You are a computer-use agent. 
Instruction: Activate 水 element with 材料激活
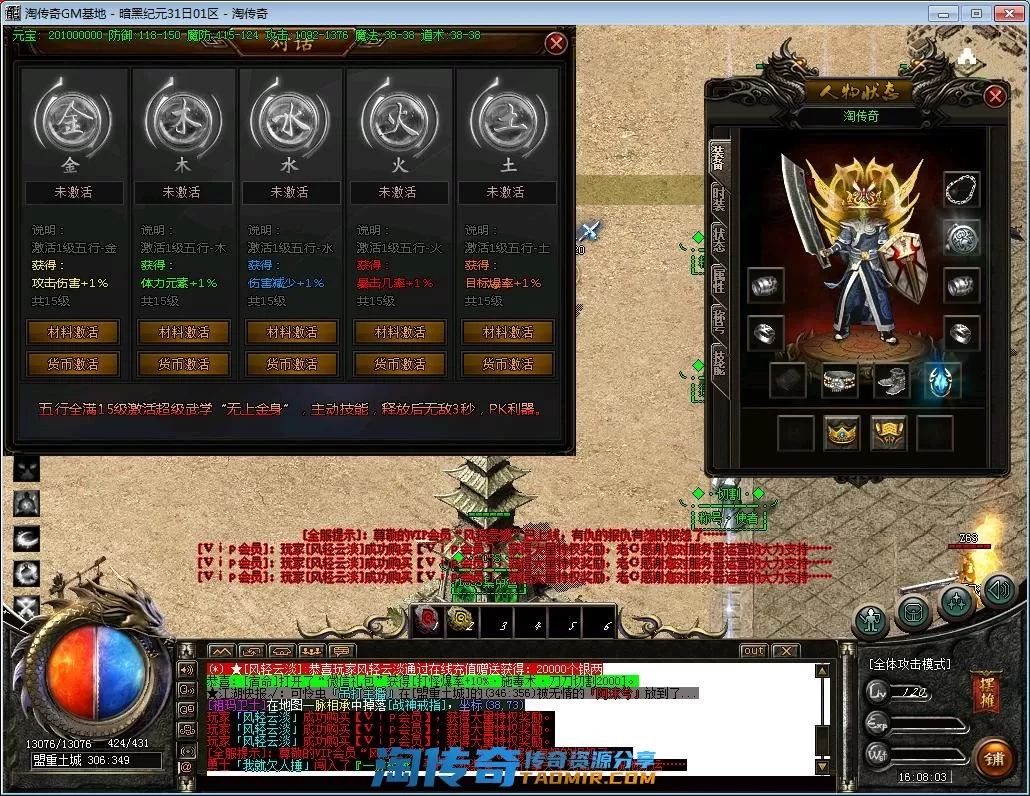(x=290, y=332)
